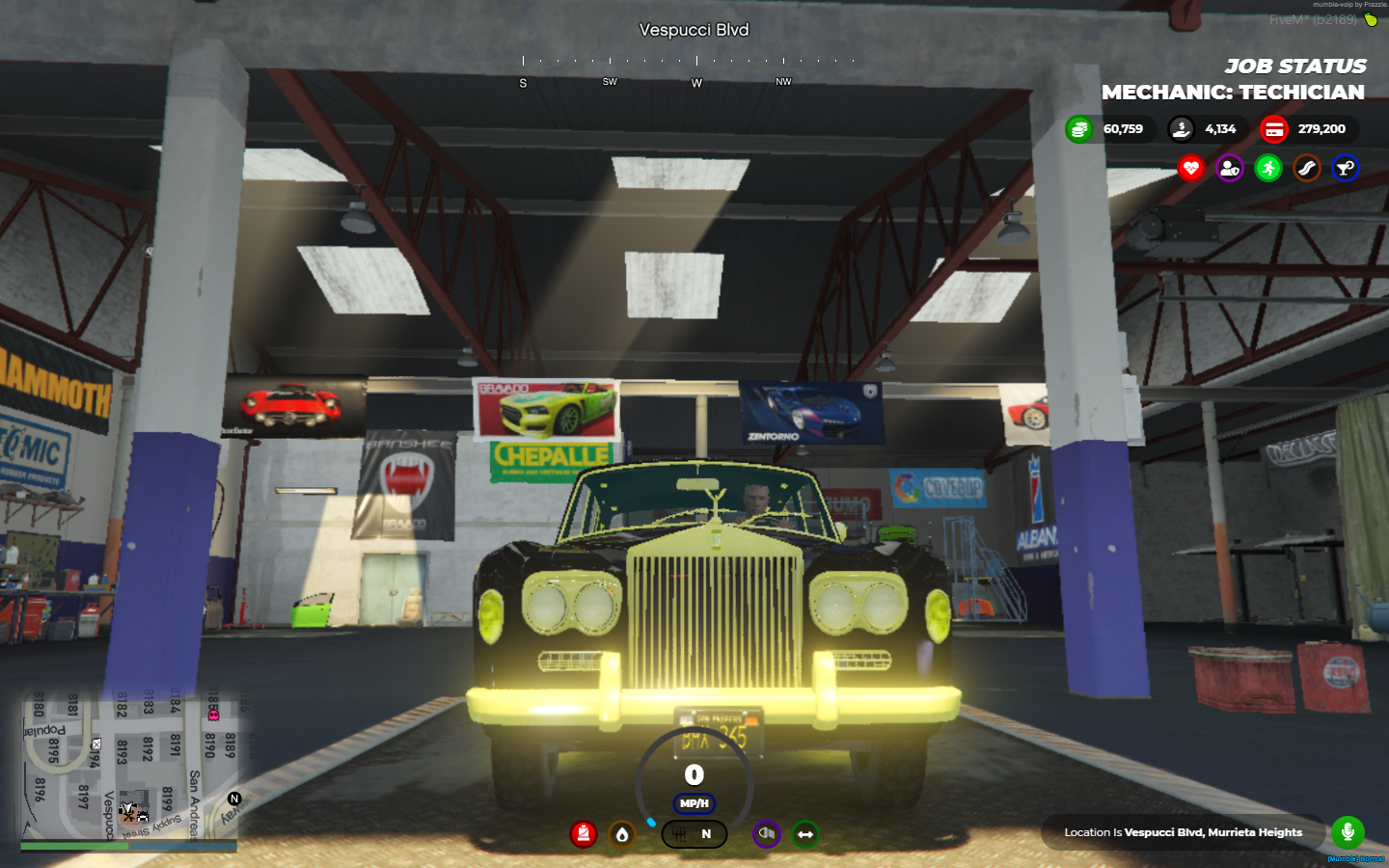The image size is (1389, 868).
Task: Click the green running stamina icon
Action: coord(1268,168)
